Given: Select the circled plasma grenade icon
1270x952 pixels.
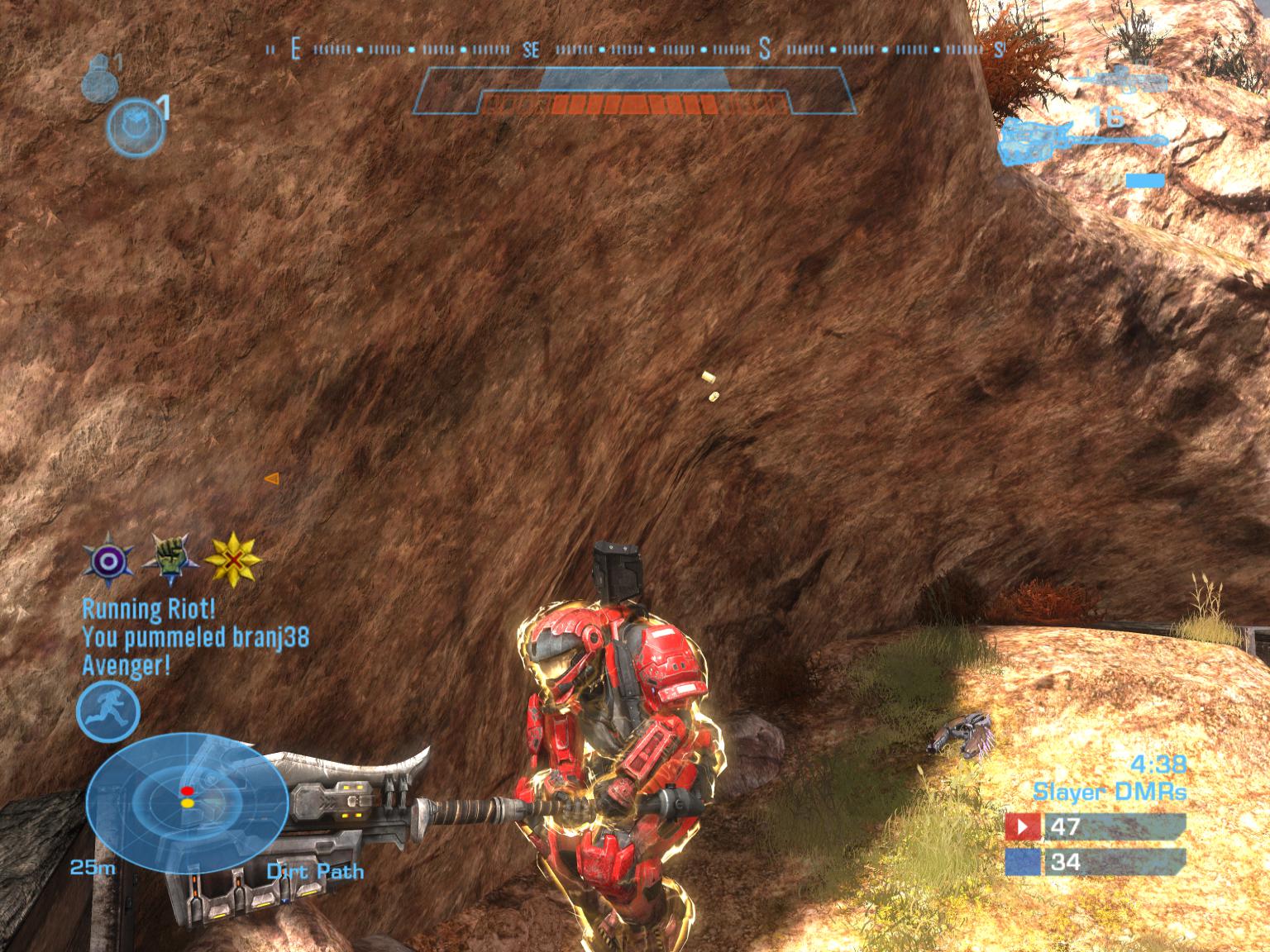Looking at the screenshot, I should click(134, 127).
